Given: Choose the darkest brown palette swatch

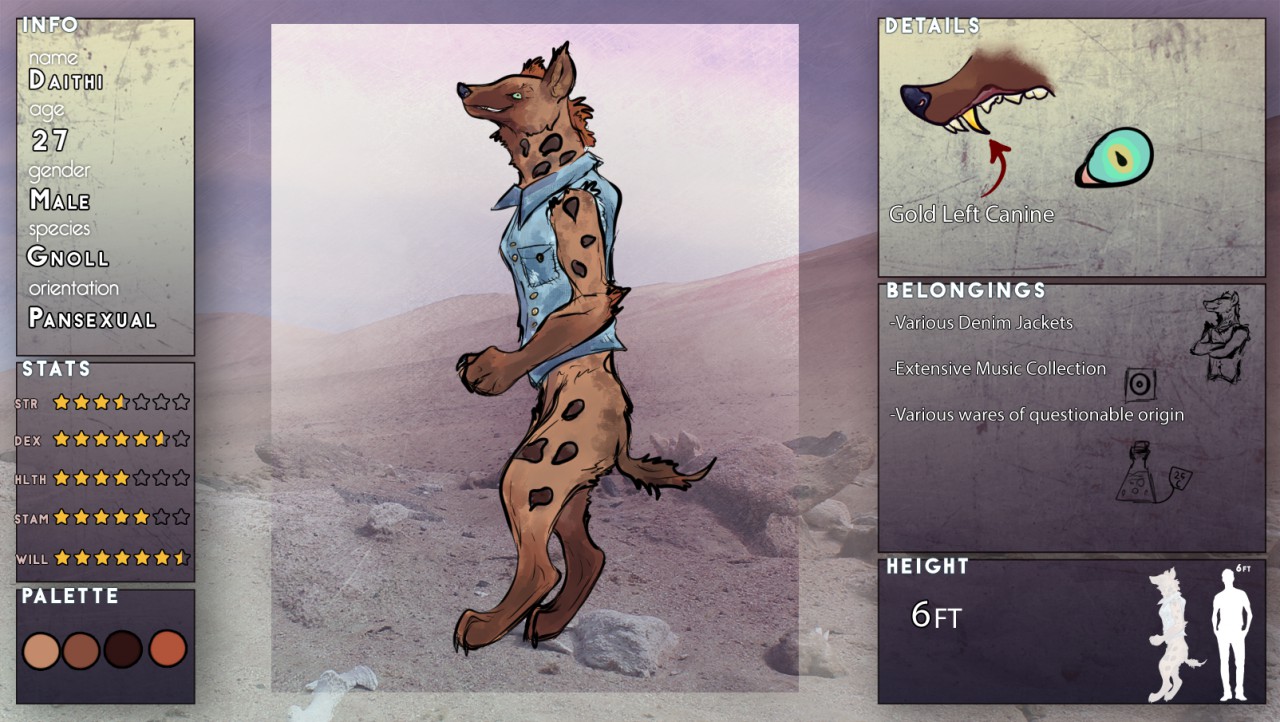Looking at the screenshot, I should tap(123, 649).
